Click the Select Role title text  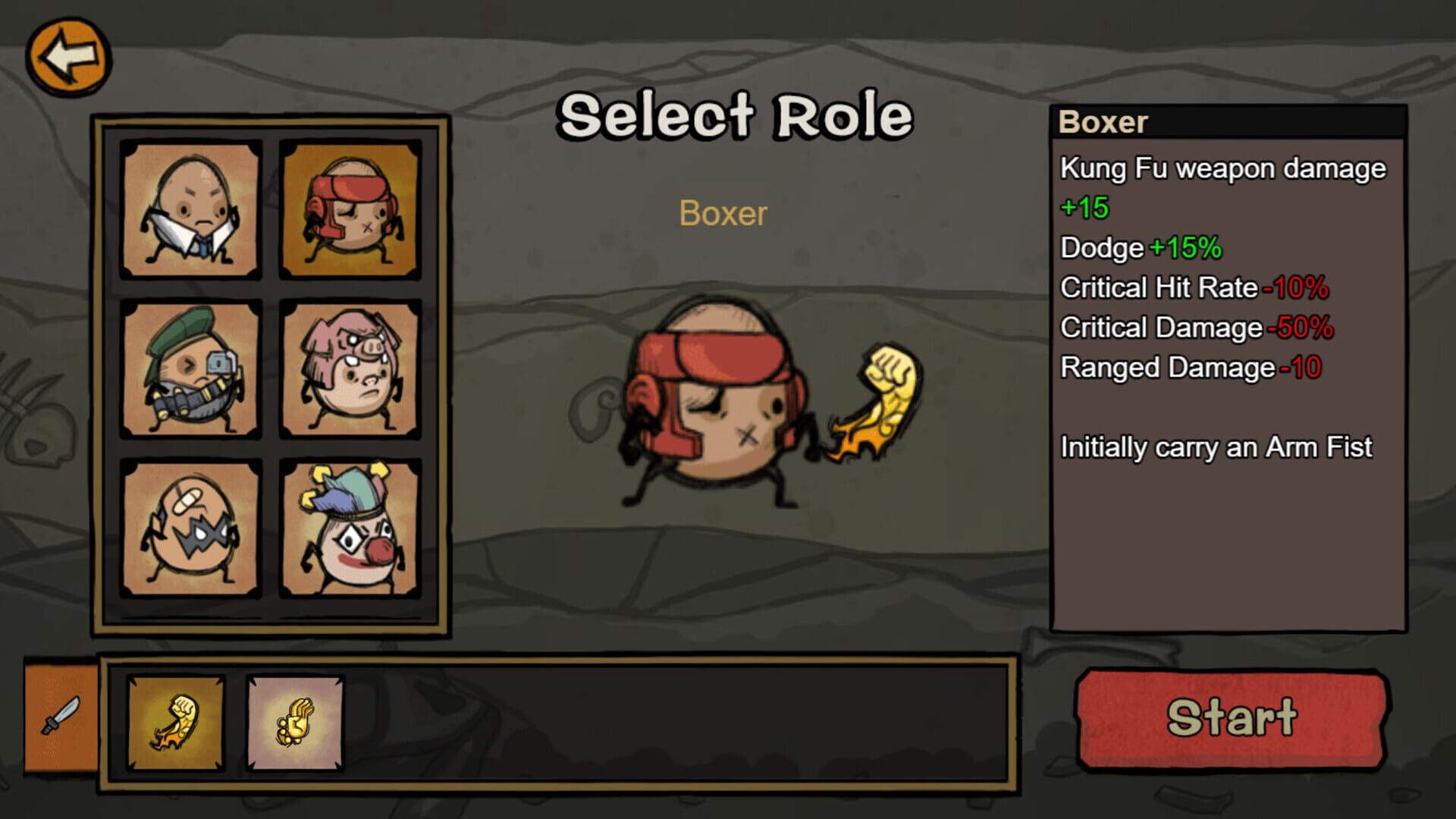pyautogui.click(x=736, y=114)
